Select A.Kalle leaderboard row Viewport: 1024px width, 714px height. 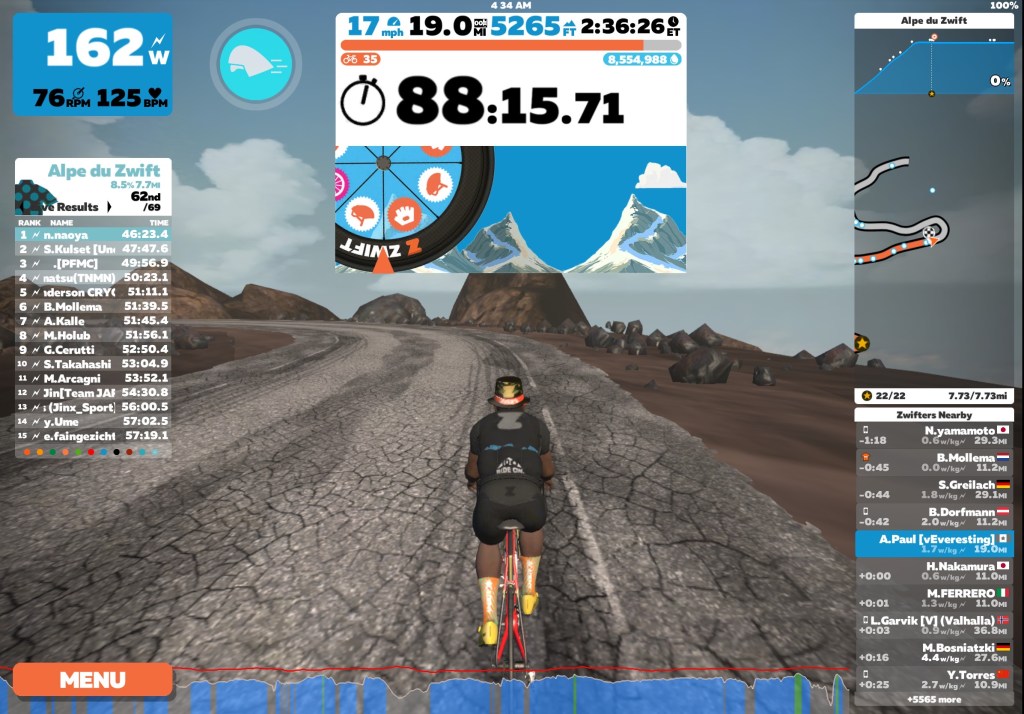point(93,321)
